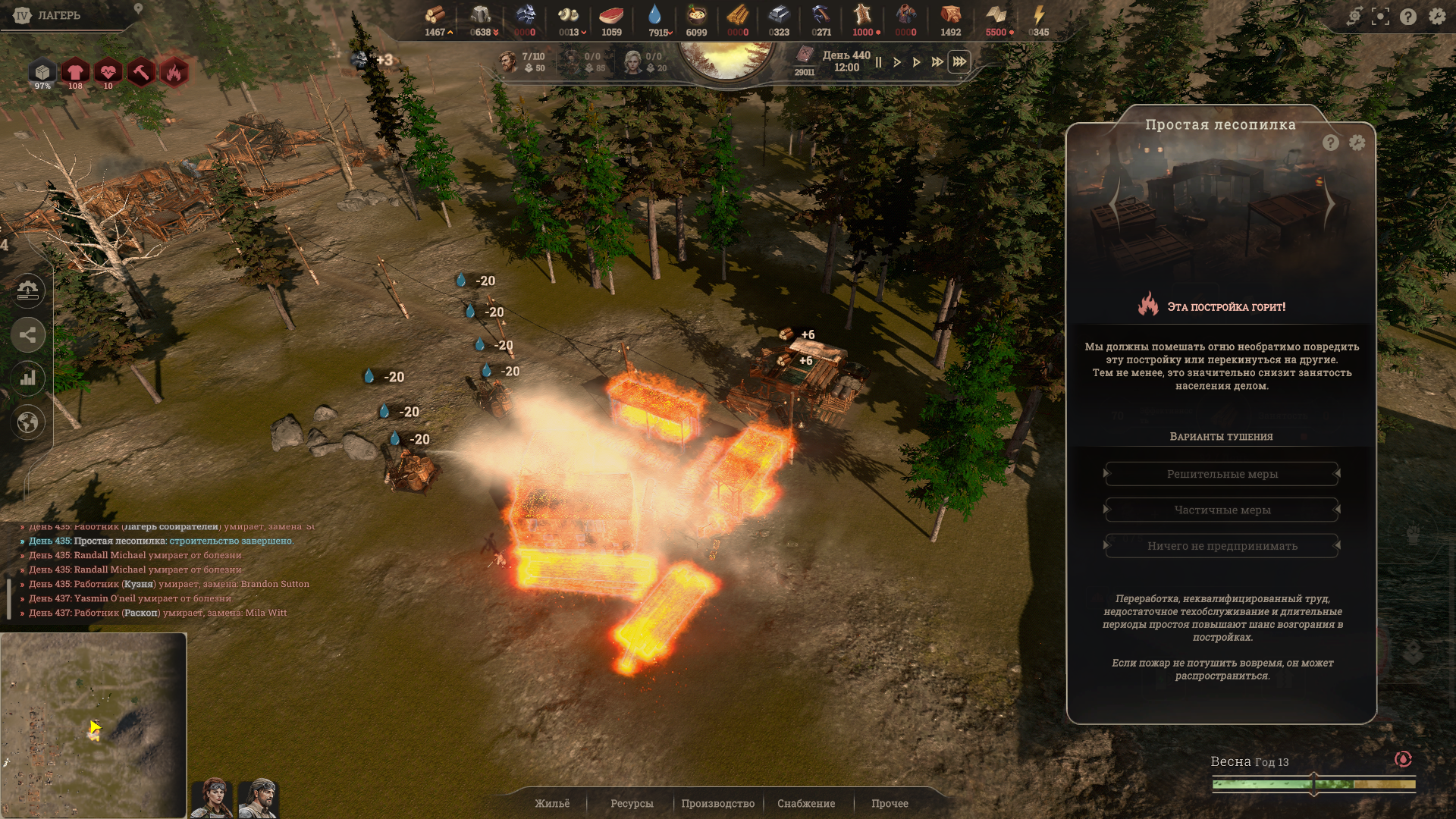The image size is (1456, 819).
Task: Open the building panel help question mark
Action: (x=1331, y=143)
